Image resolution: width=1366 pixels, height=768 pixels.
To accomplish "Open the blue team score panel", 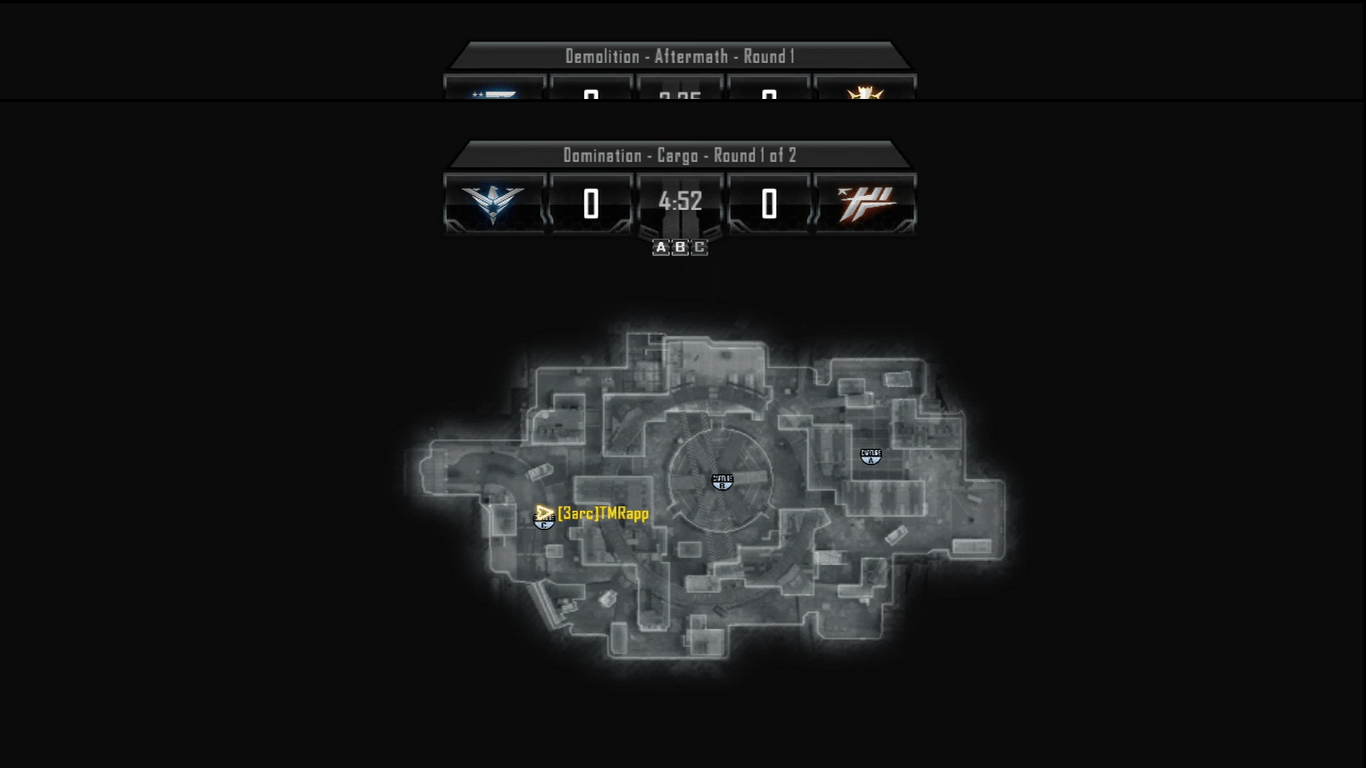I will [590, 201].
